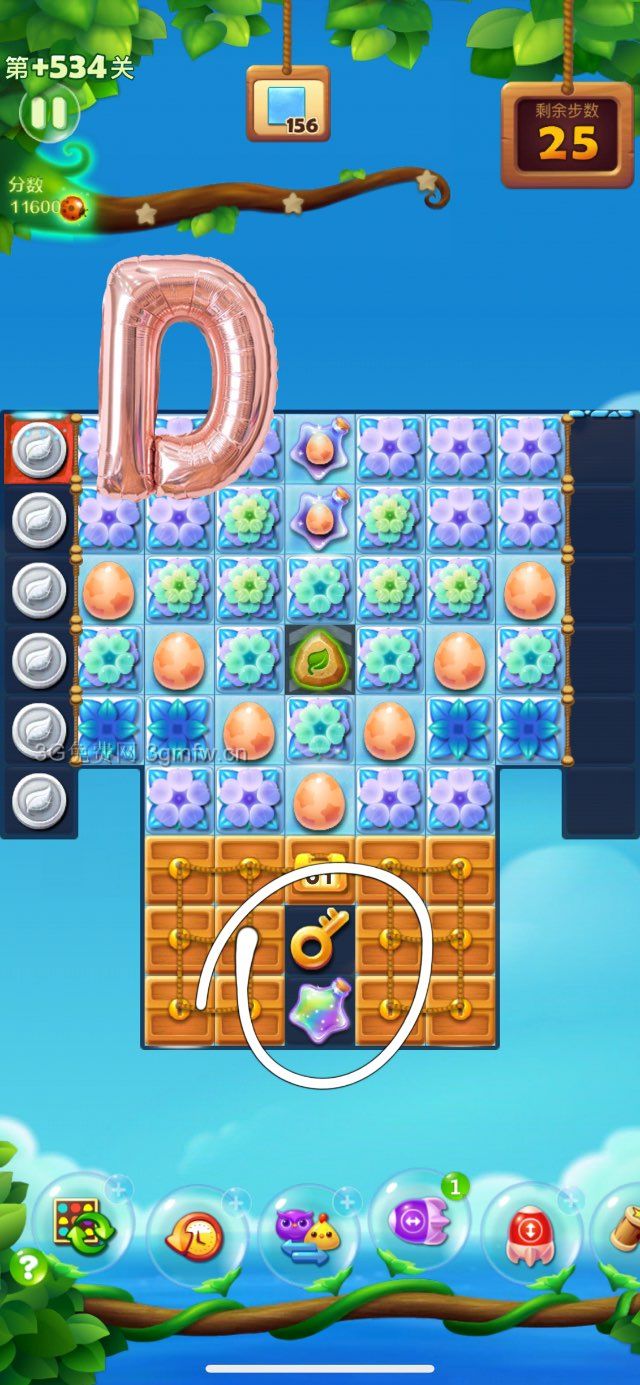Screen dimensions: 640x1385
Task: Select the owl and chick swap booster
Action: point(308,1236)
